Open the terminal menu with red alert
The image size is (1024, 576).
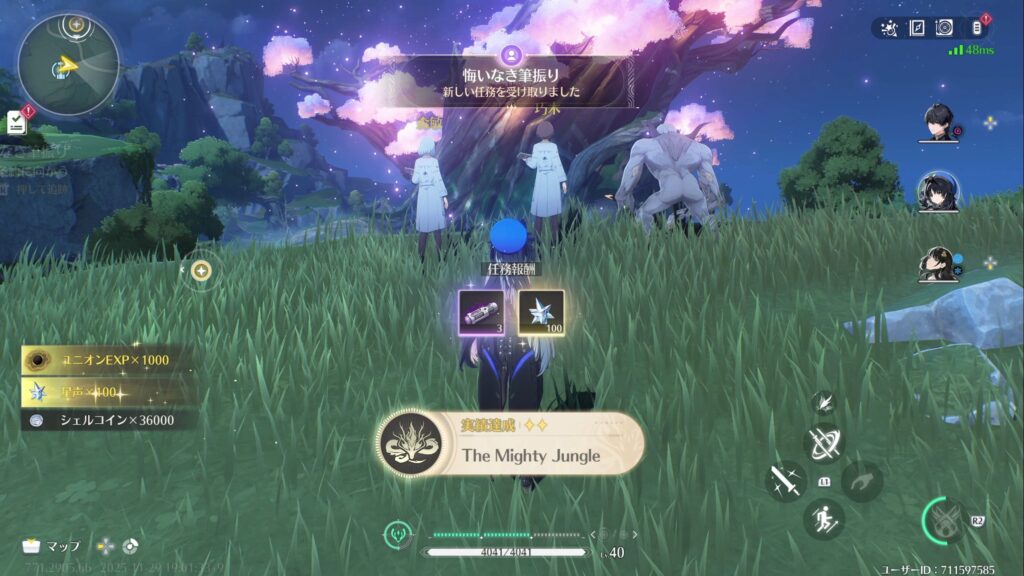pyautogui.click(x=977, y=28)
